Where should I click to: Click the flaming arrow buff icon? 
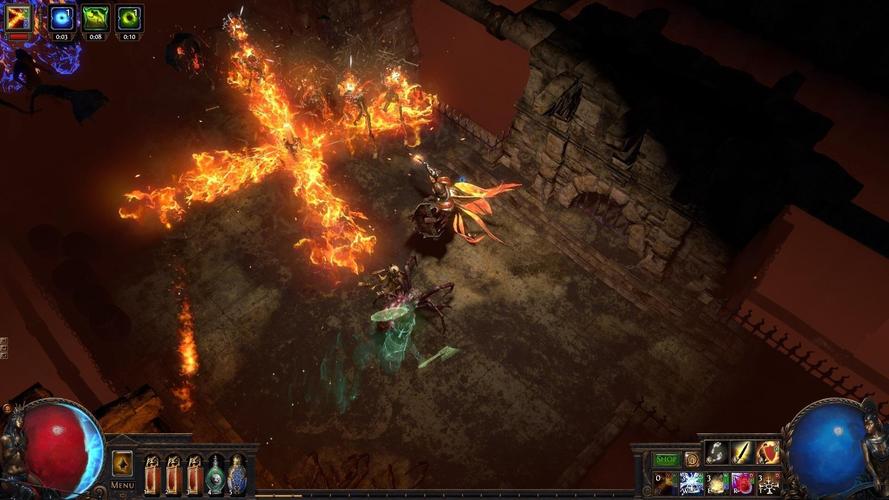19,18
